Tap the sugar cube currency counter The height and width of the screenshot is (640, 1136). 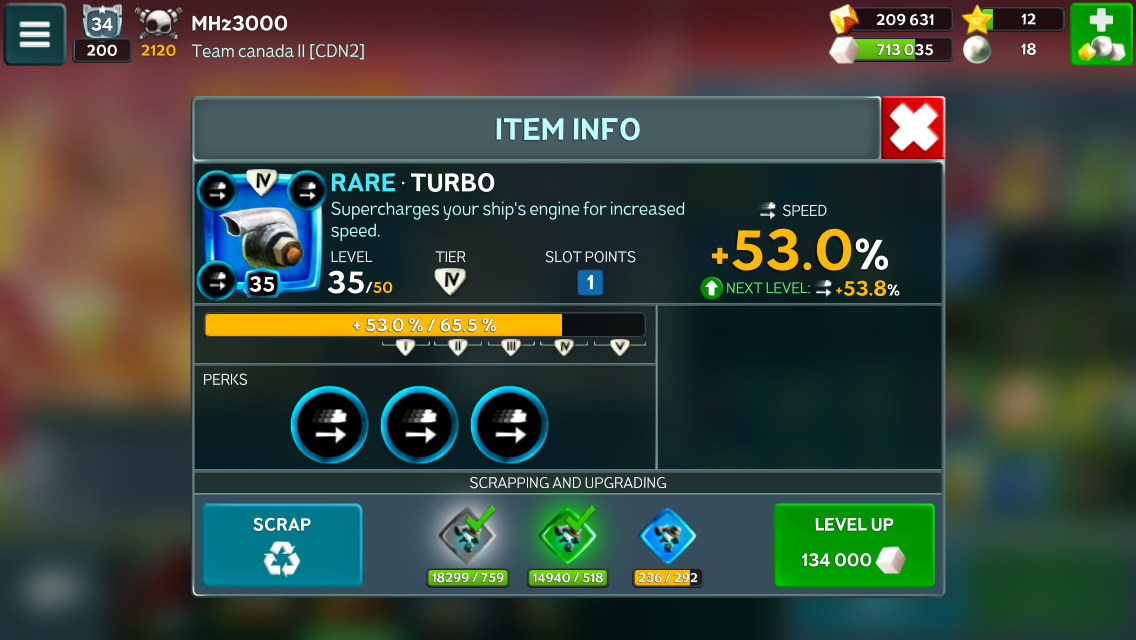pos(890,49)
